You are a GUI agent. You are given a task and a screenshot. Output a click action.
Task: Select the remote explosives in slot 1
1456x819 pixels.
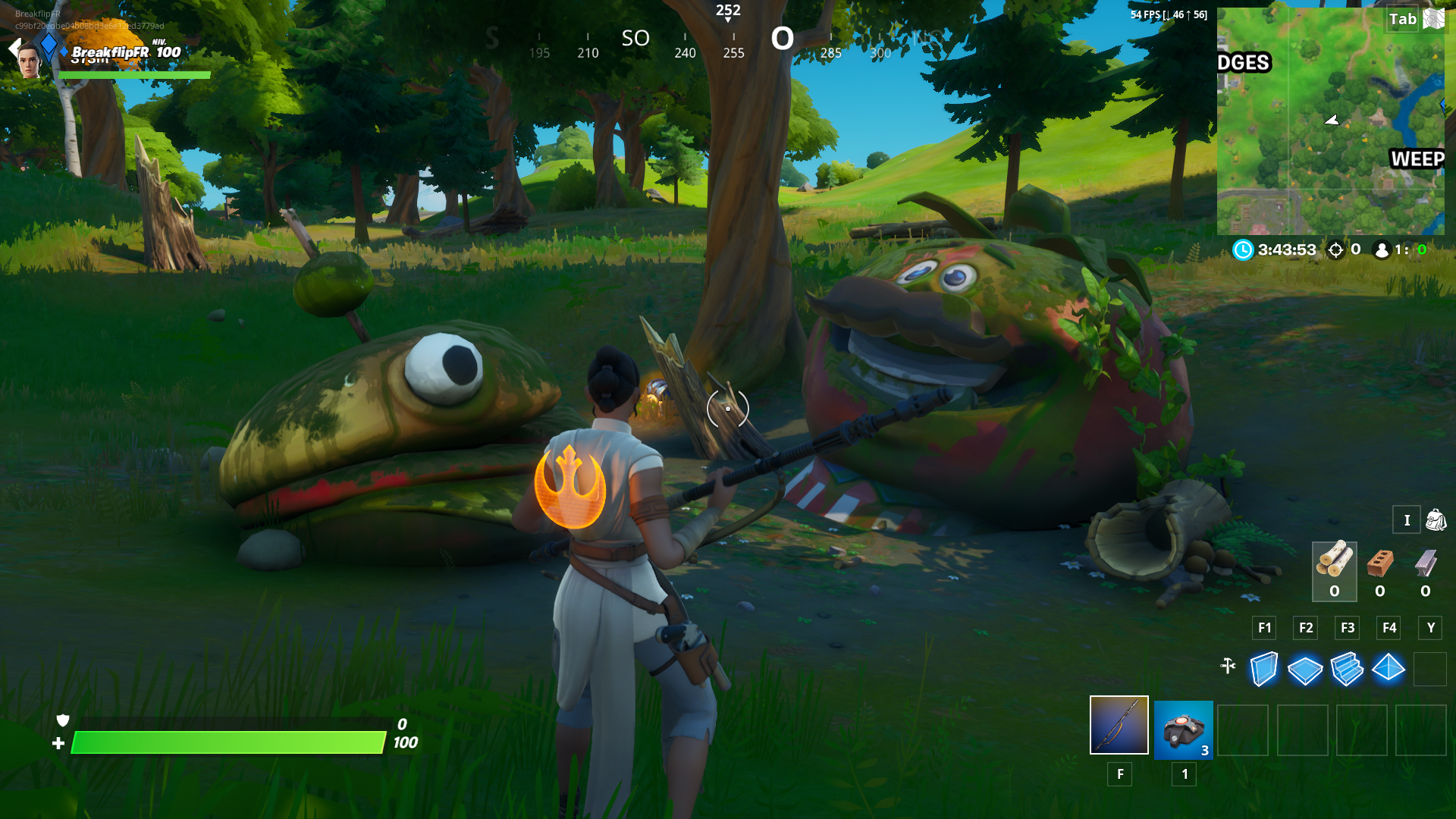pyautogui.click(x=1184, y=729)
